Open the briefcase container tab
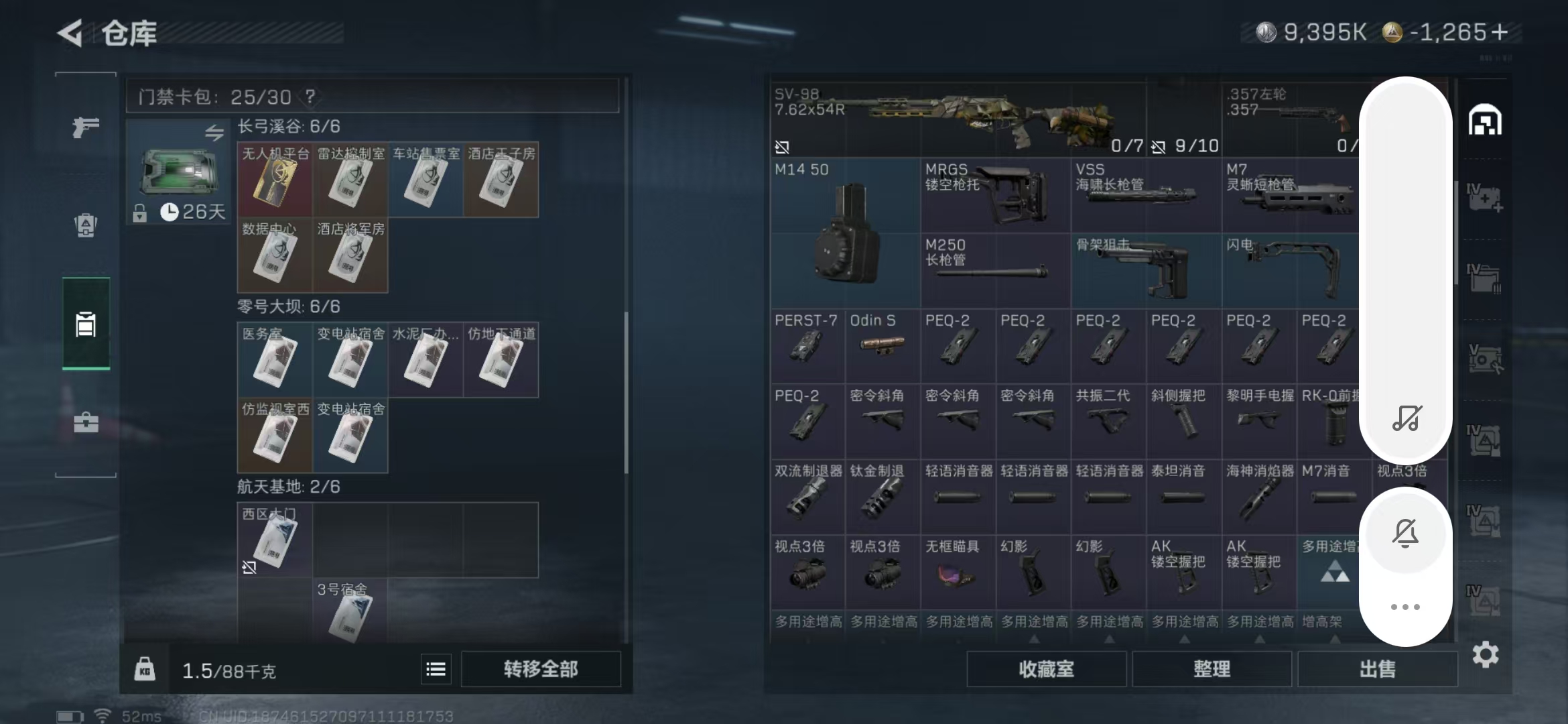Screen dimensions: 1568x724 [86, 422]
